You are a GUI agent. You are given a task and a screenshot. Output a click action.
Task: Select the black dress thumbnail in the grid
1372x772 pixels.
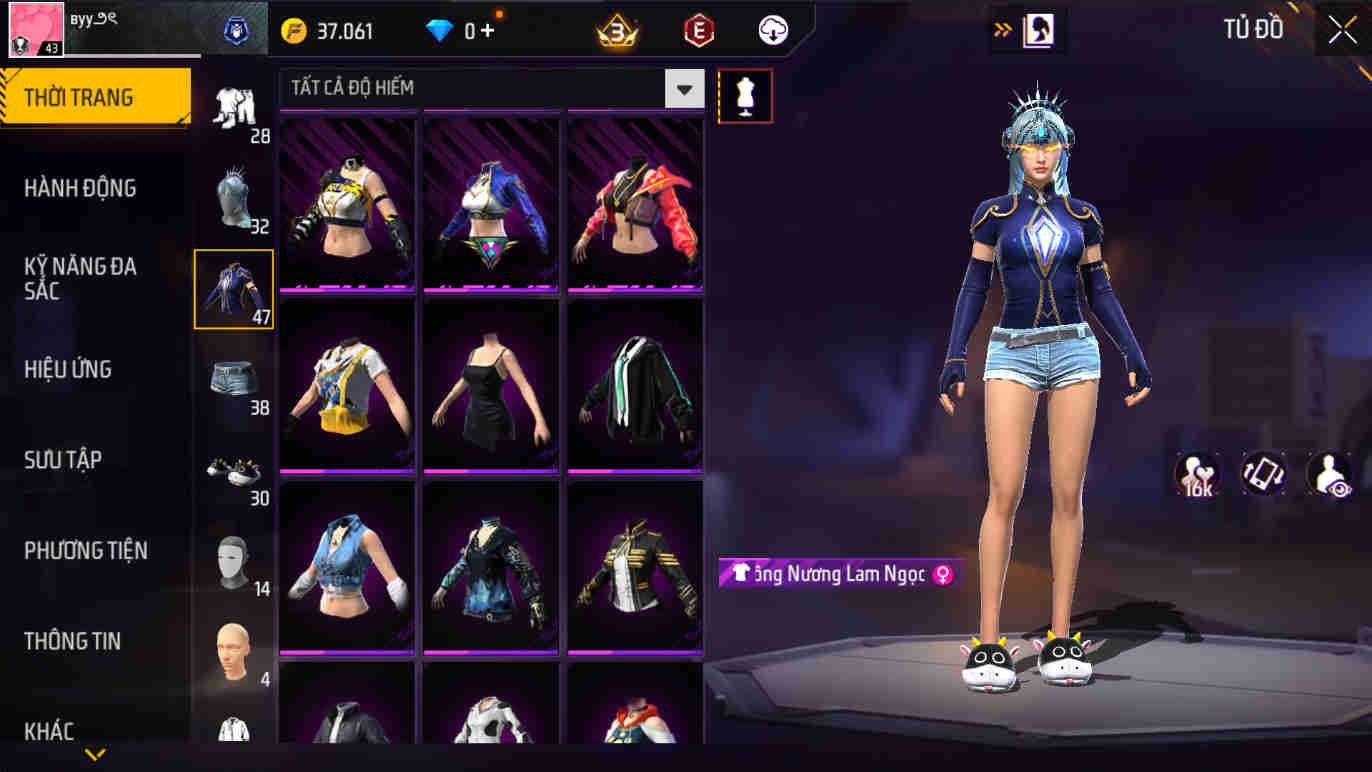tap(491, 385)
